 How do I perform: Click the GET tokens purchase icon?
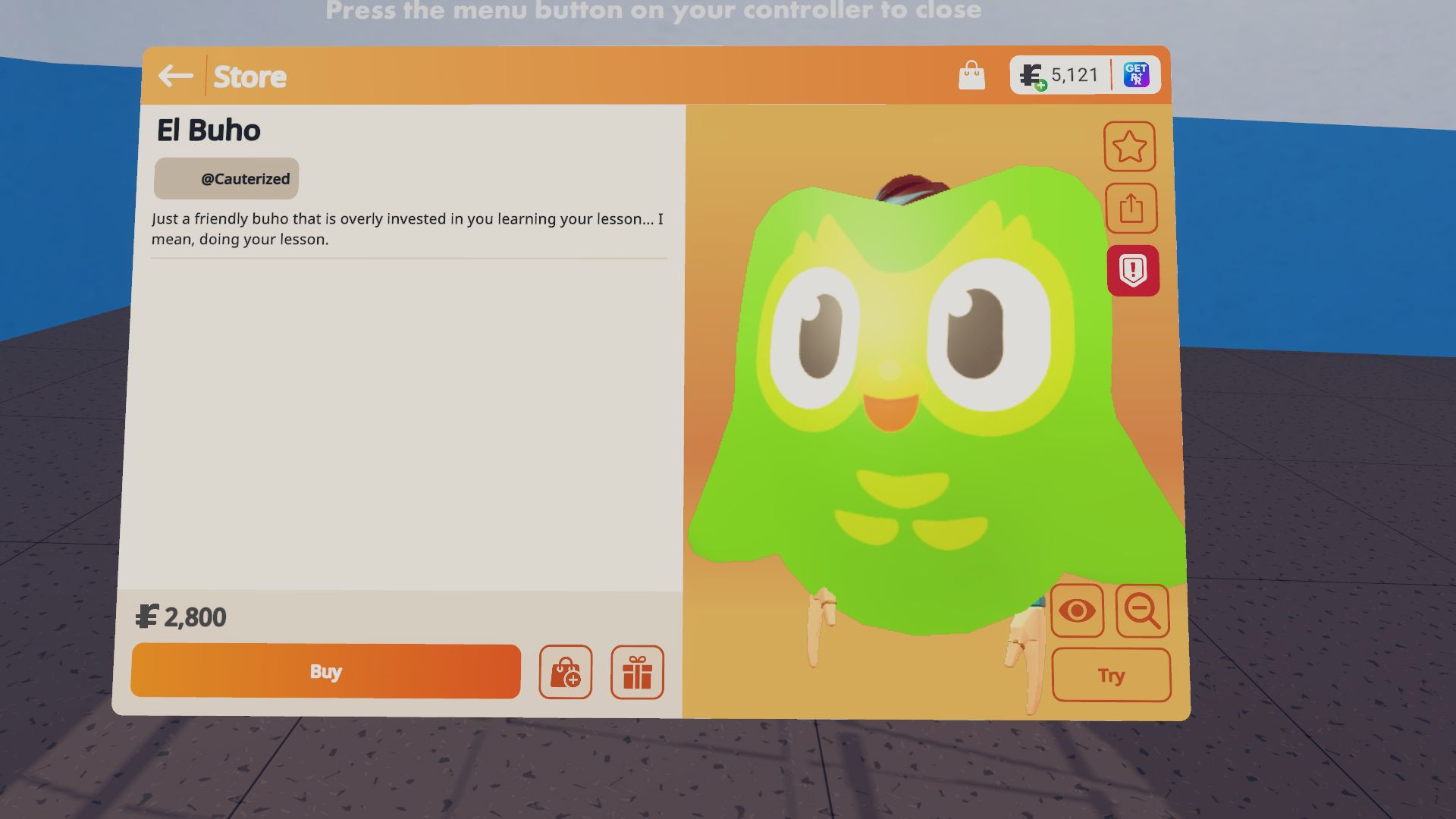pos(1135,74)
